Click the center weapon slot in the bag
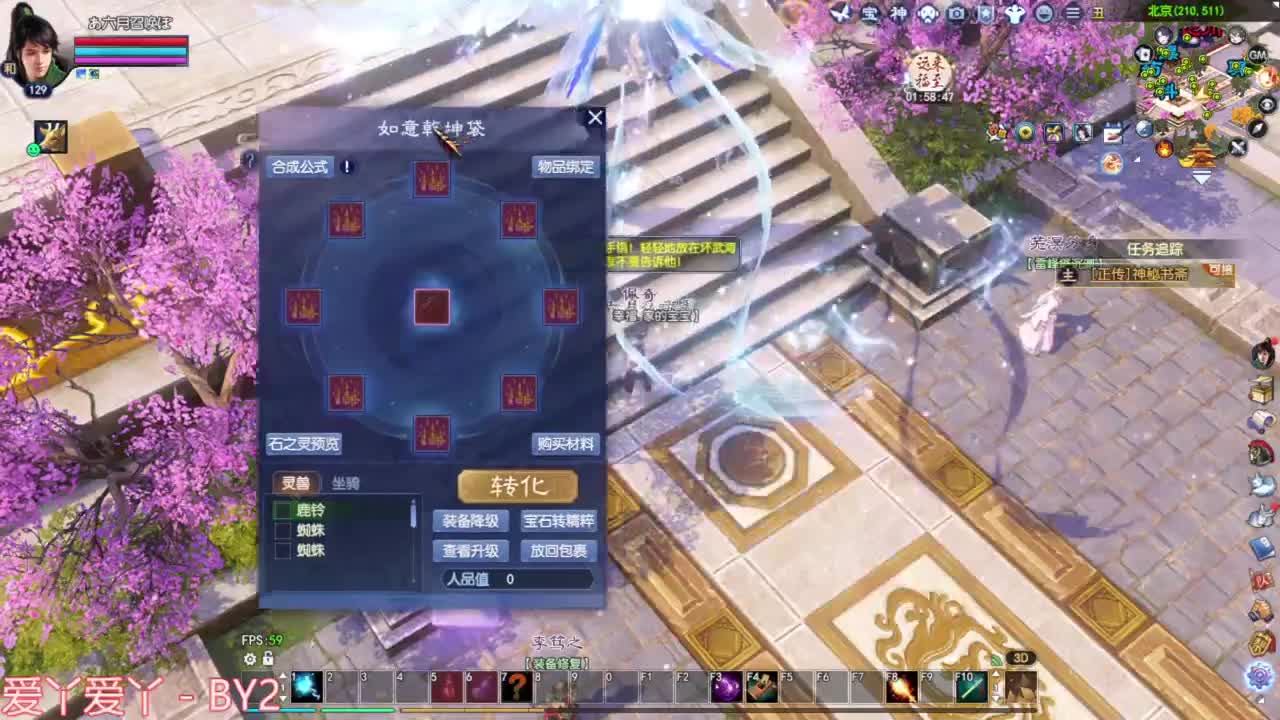Image resolution: width=1280 pixels, height=720 pixels. tap(430, 306)
